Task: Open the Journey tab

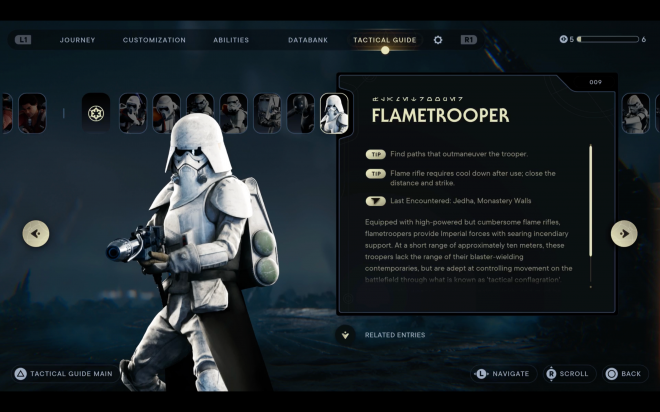Action: [x=77, y=40]
